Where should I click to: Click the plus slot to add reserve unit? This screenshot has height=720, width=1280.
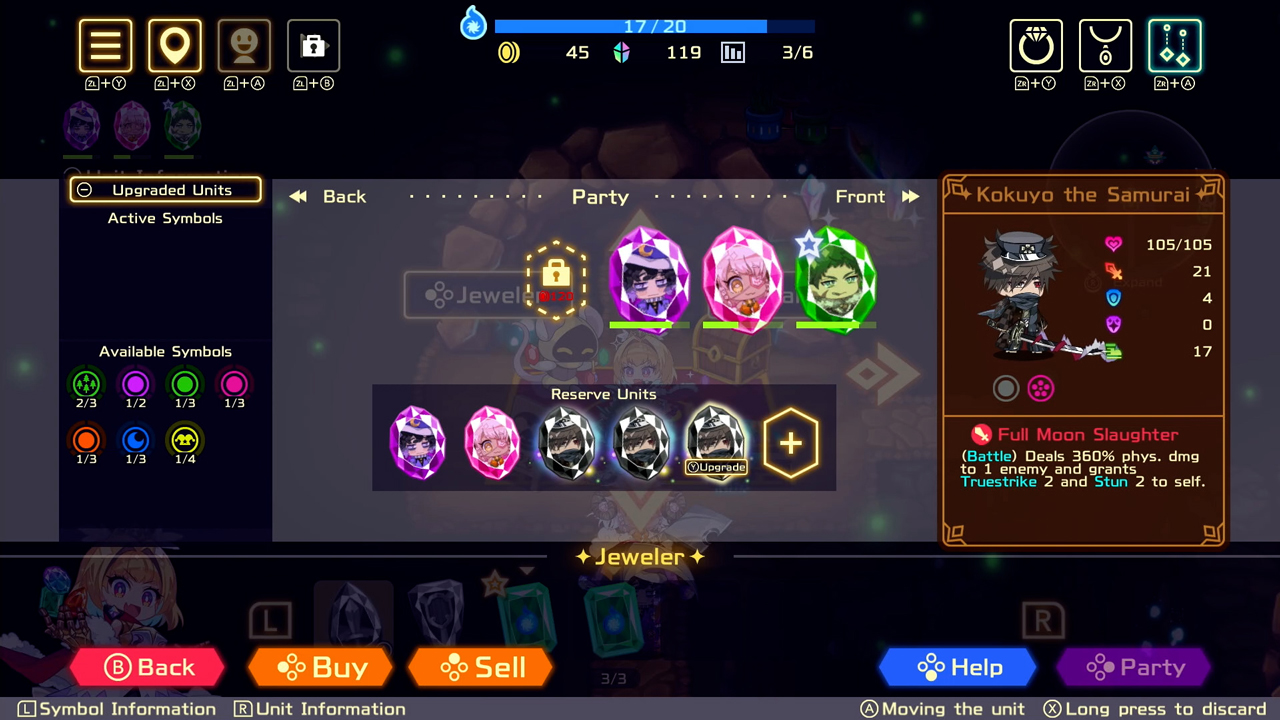pyautogui.click(x=791, y=441)
